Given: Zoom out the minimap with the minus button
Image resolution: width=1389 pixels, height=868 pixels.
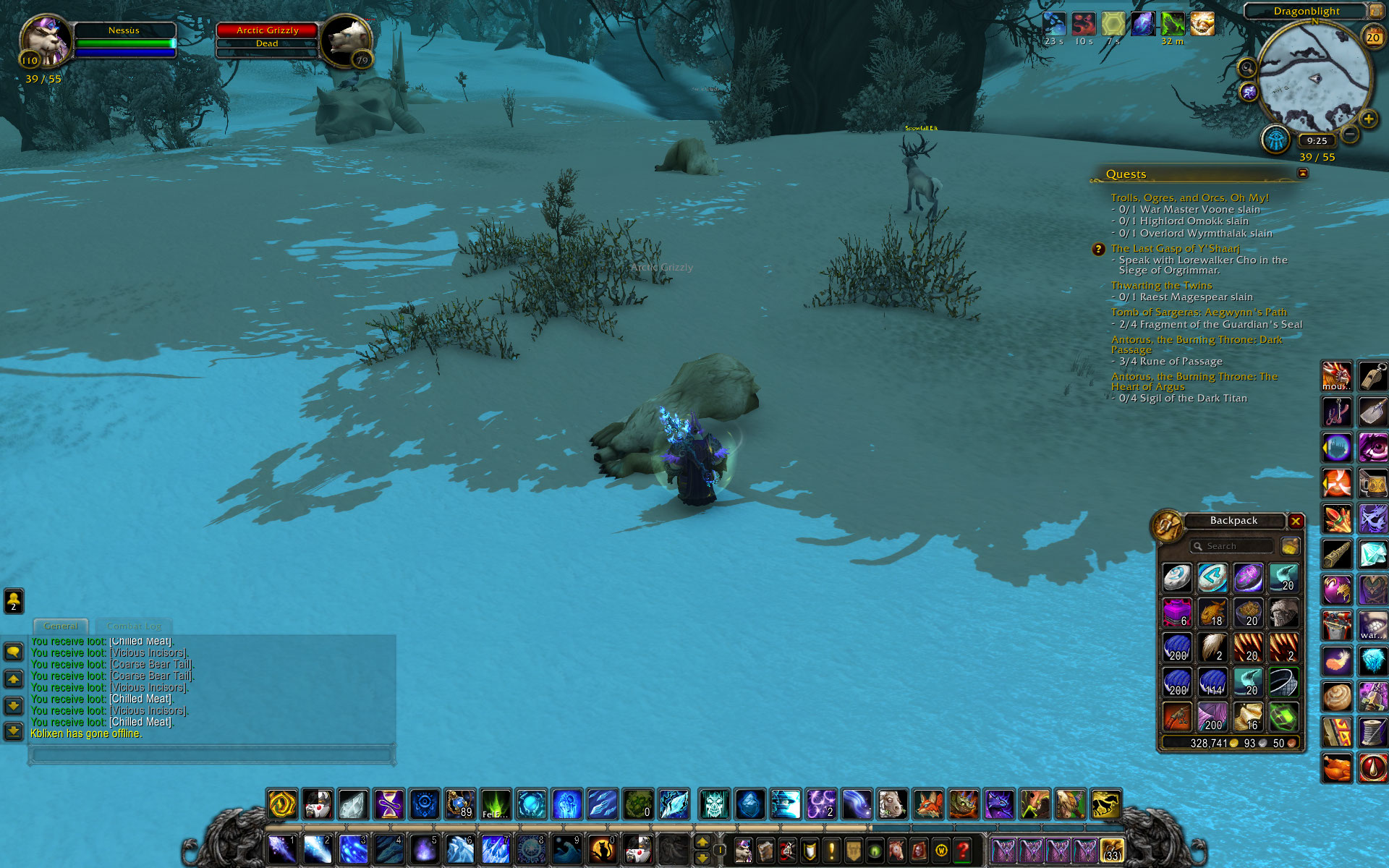Looking at the screenshot, I should tap(1350, 134).
